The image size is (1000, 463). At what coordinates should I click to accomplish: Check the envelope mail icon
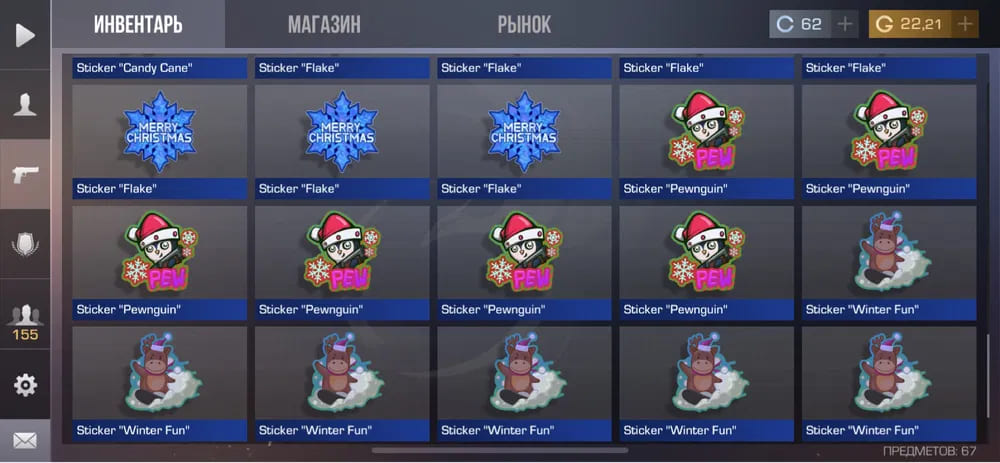(25, 441)
